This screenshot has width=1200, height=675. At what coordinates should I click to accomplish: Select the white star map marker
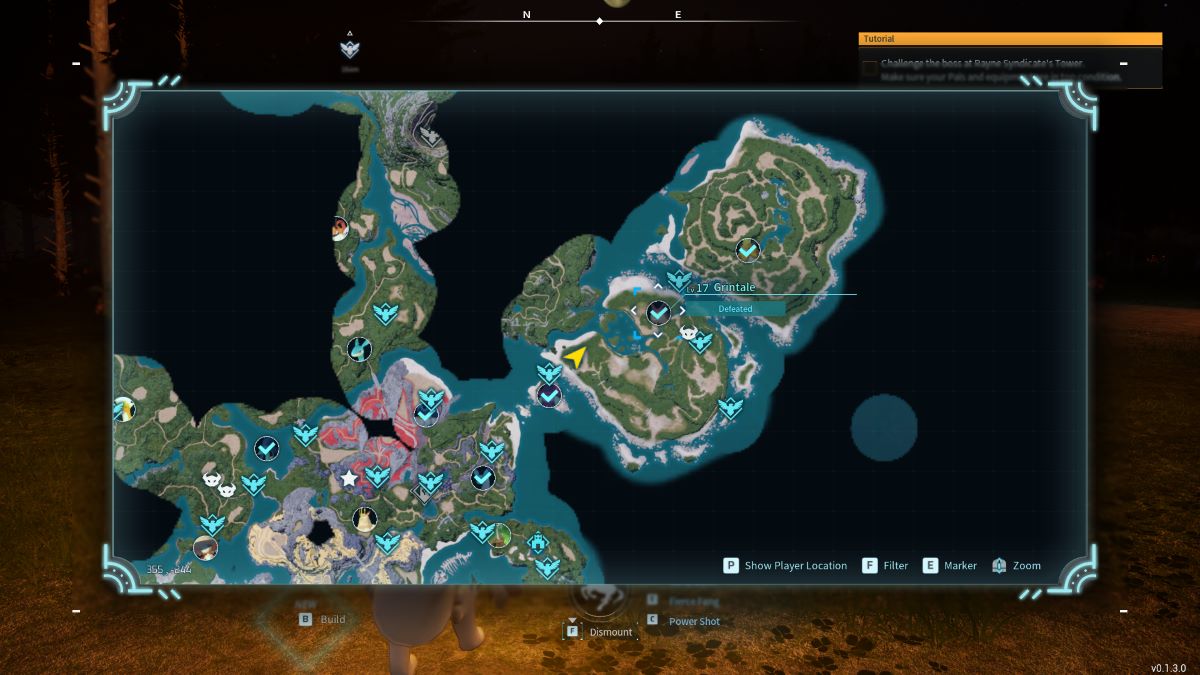click(349, 479)
